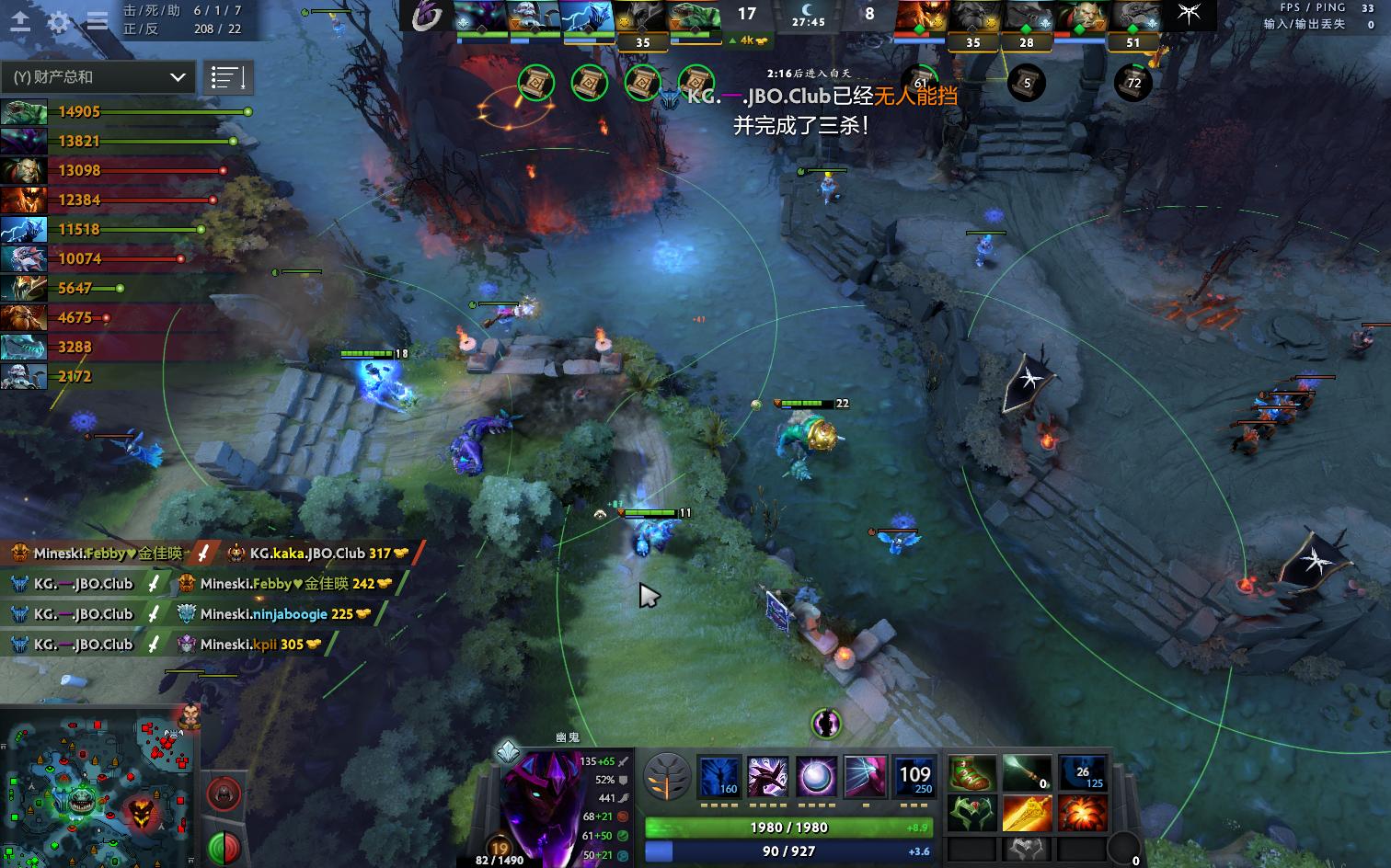Open the (Y) 财产总和 stats dropdown

(x=97, y=77)
